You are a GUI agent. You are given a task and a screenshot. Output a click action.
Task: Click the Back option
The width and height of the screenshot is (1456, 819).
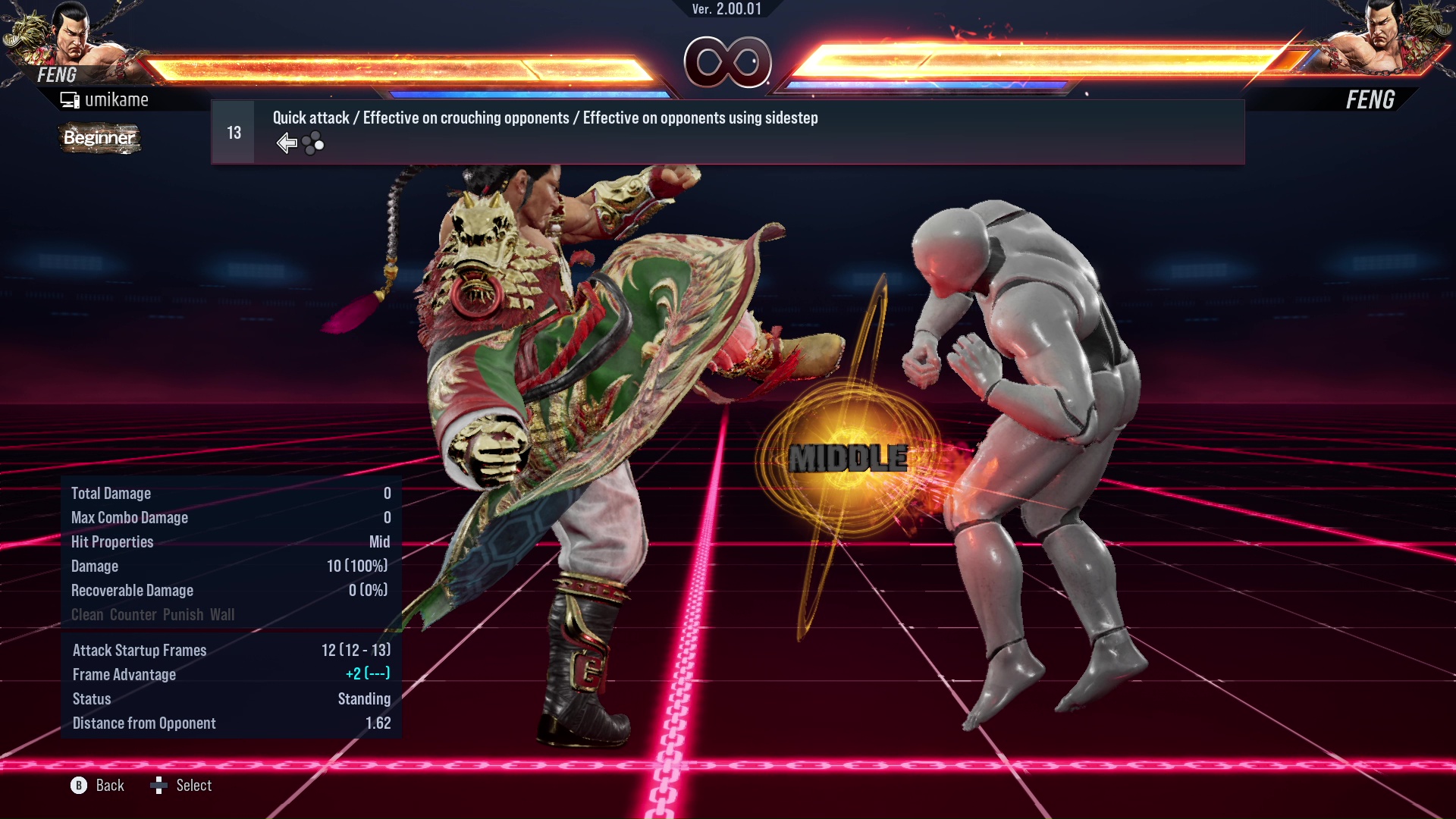click(108, 786)
